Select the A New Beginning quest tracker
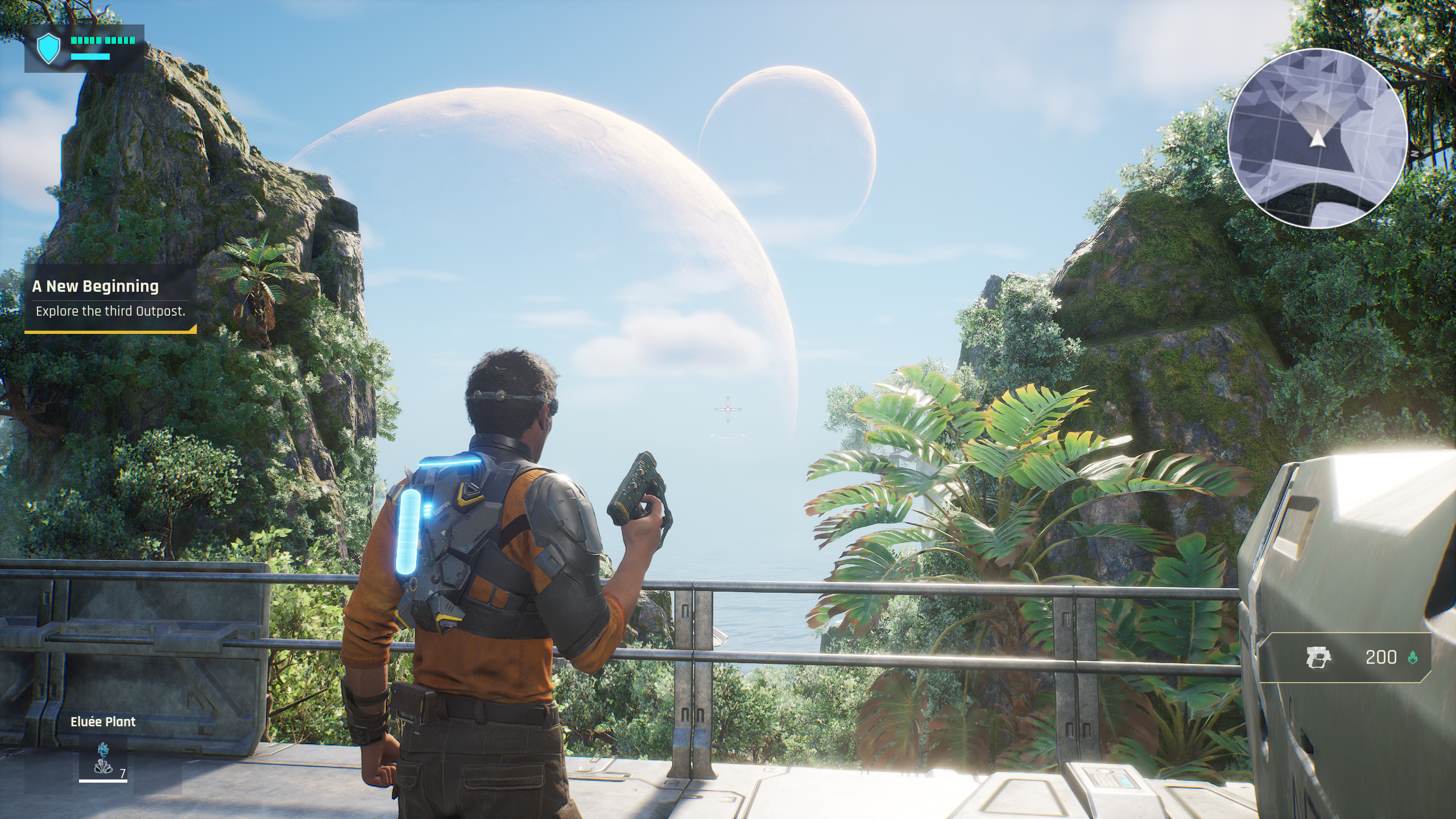The height and width of the screenshot is (819, 1456). 110,299
